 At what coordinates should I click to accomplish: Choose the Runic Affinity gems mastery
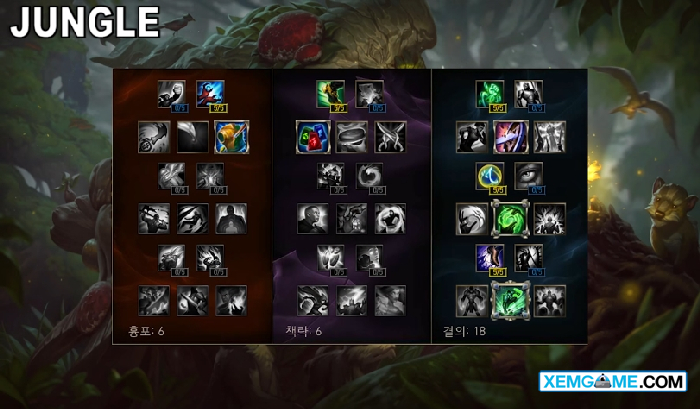[x=312, y=136]
